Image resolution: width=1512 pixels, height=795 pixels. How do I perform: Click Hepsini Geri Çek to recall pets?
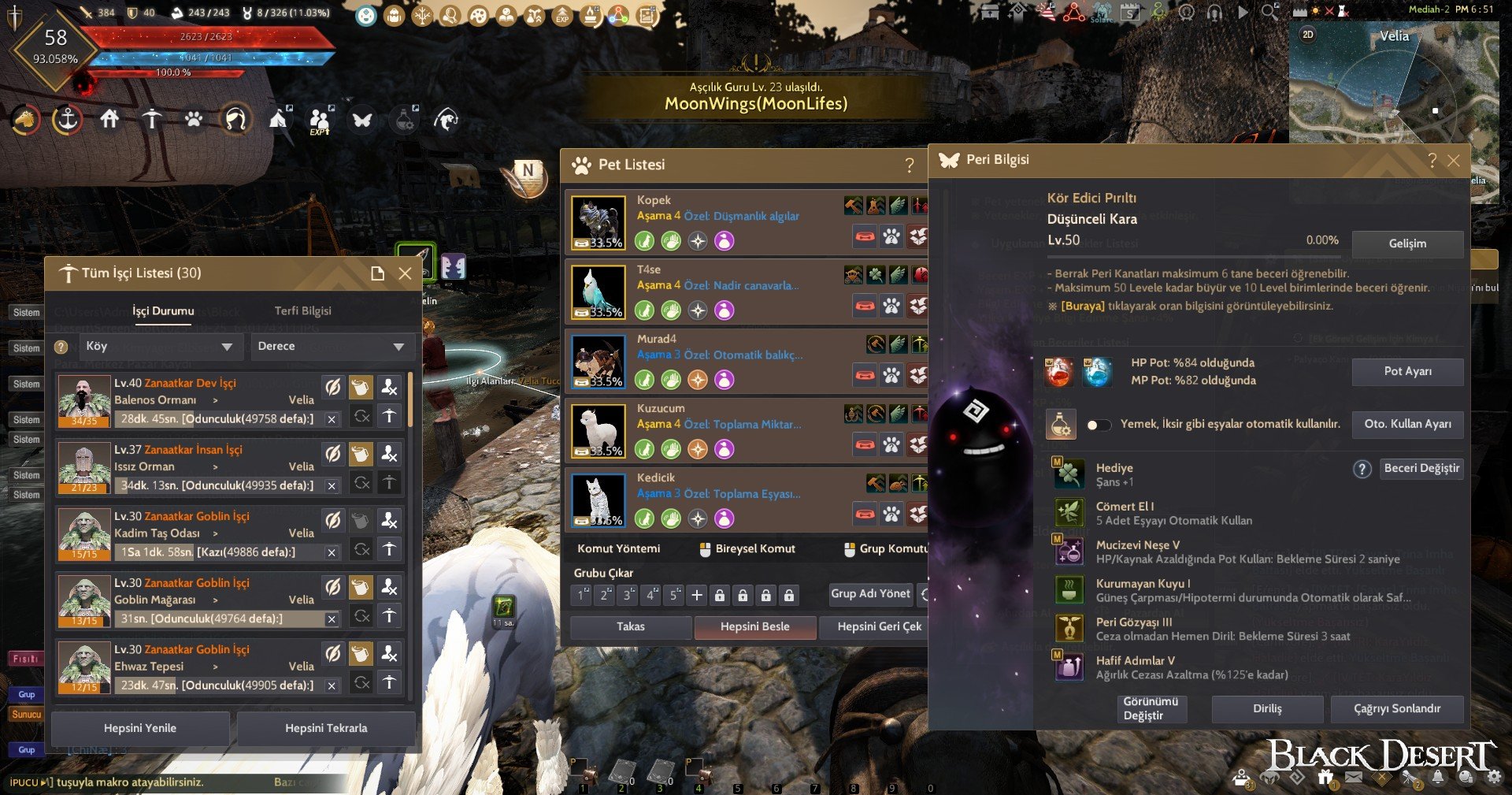tap(879, 627)
